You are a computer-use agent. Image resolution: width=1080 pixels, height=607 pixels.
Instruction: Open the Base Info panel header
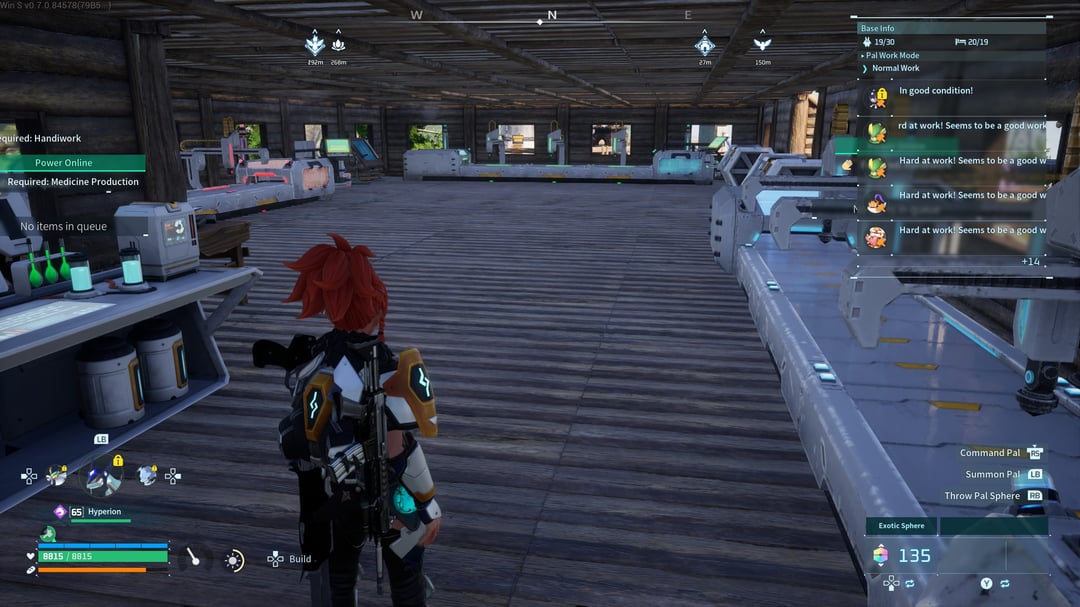coord(878,28)
